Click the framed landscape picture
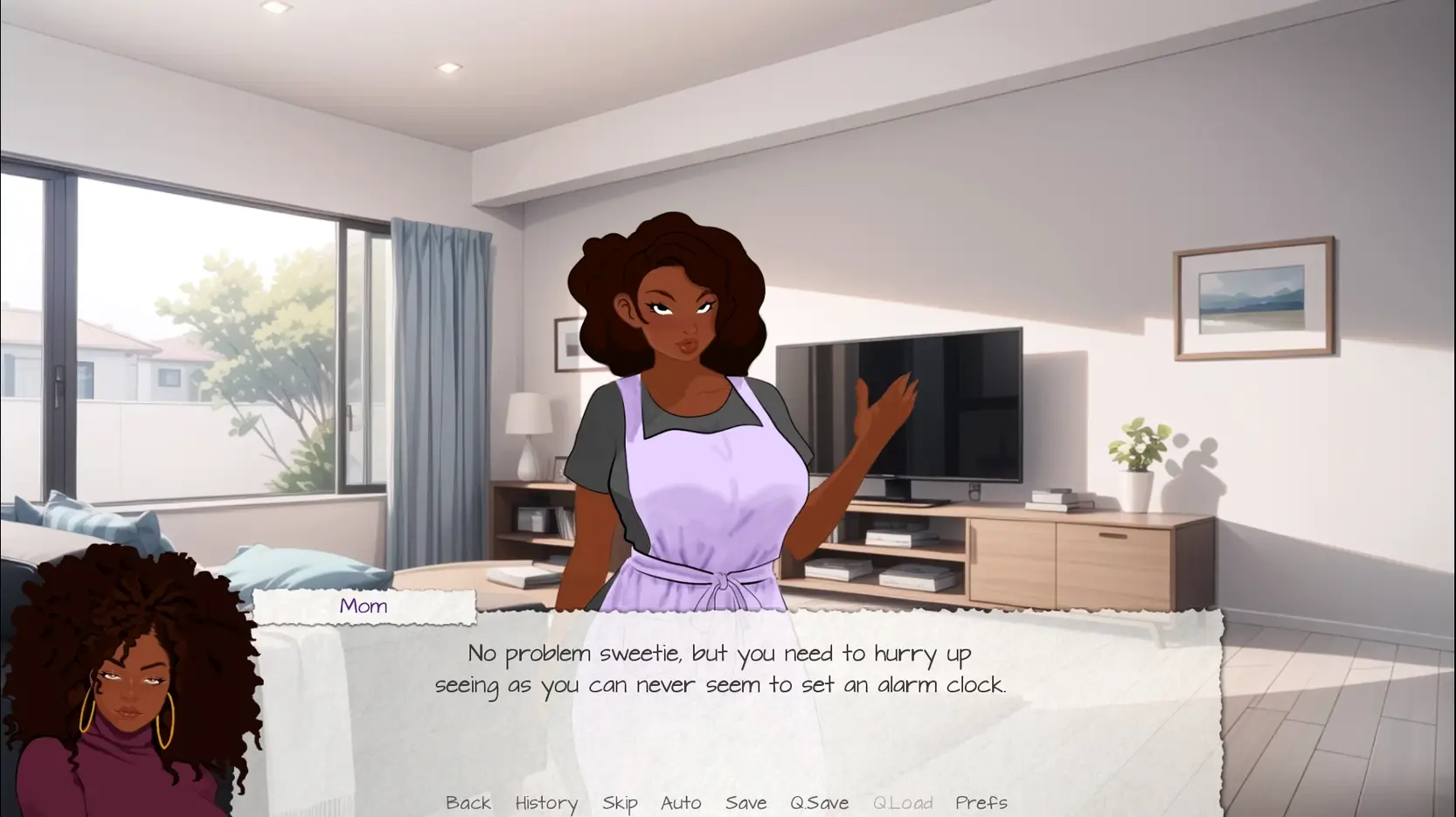 click(1254, 297)
